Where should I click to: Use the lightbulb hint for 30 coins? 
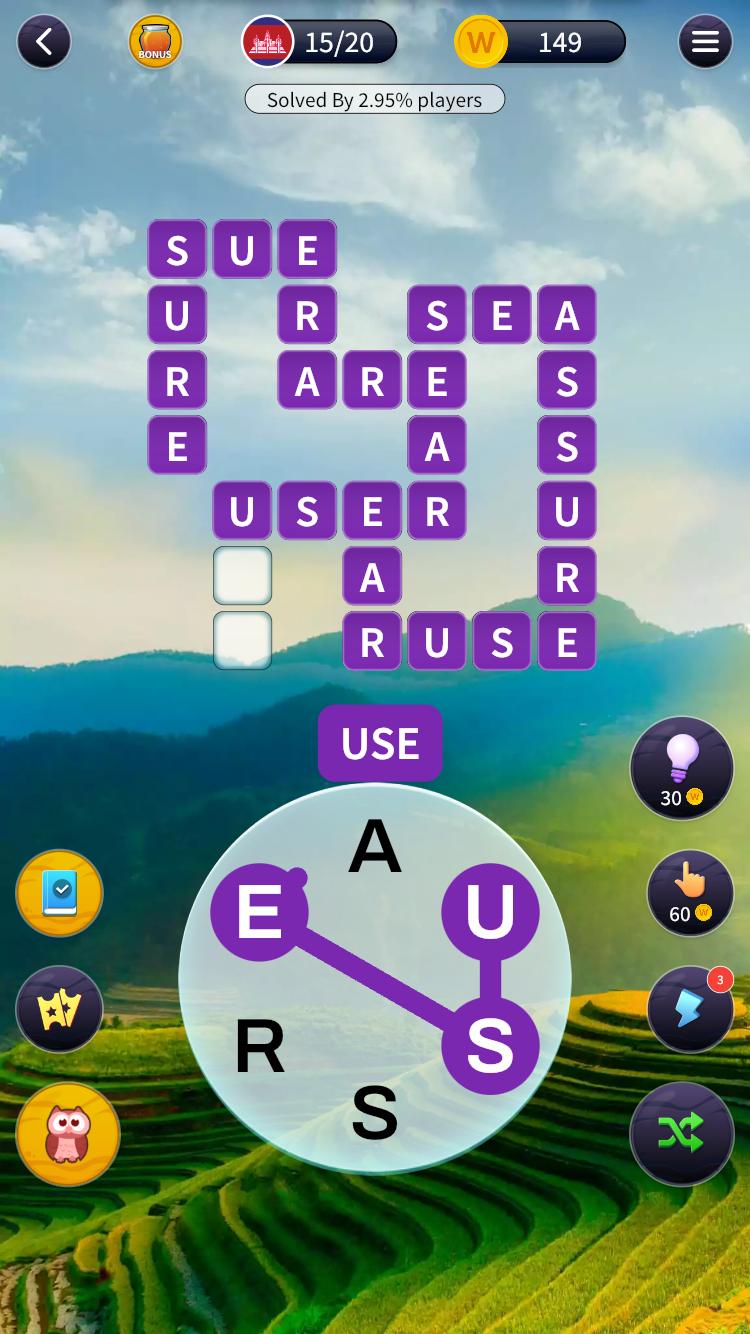point(682,768)
